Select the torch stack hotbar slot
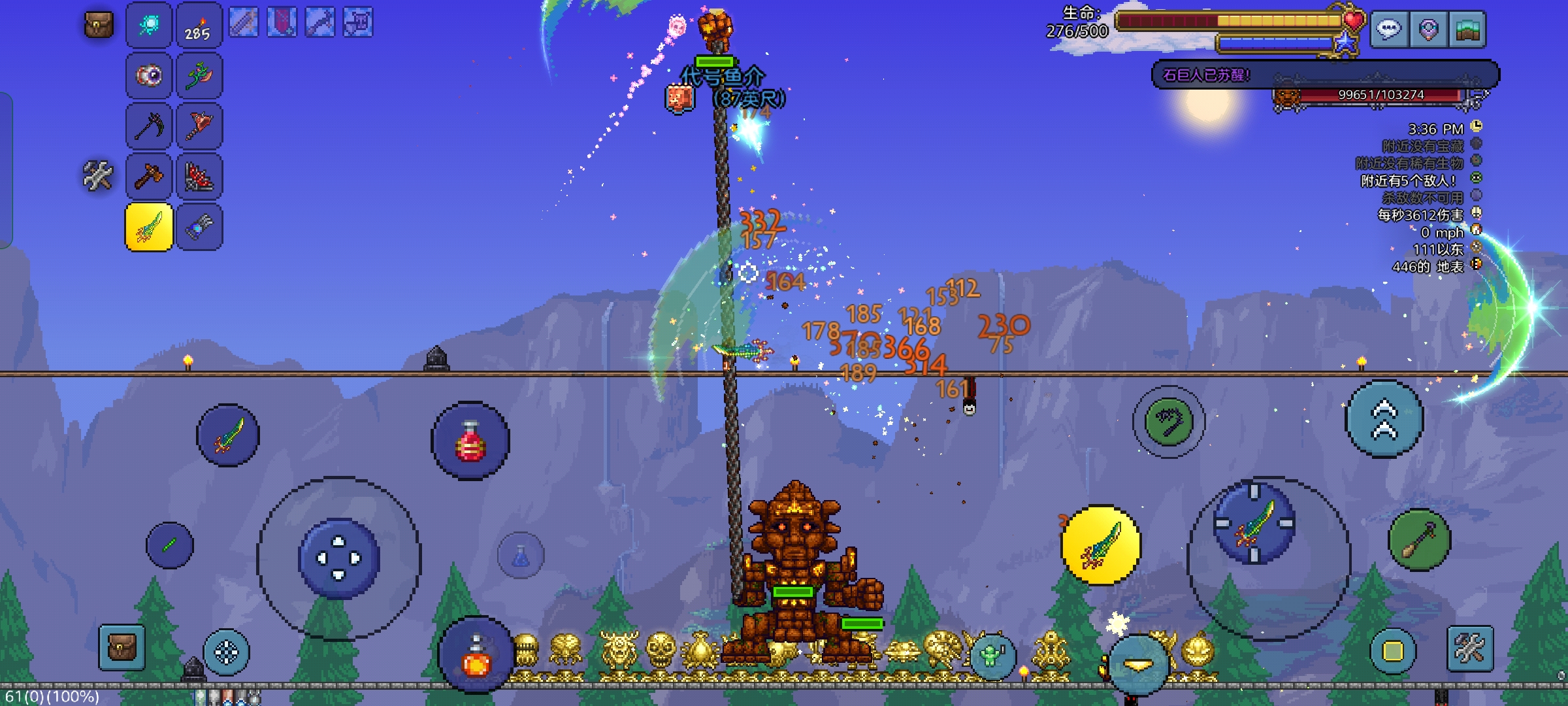 [199, 25]
